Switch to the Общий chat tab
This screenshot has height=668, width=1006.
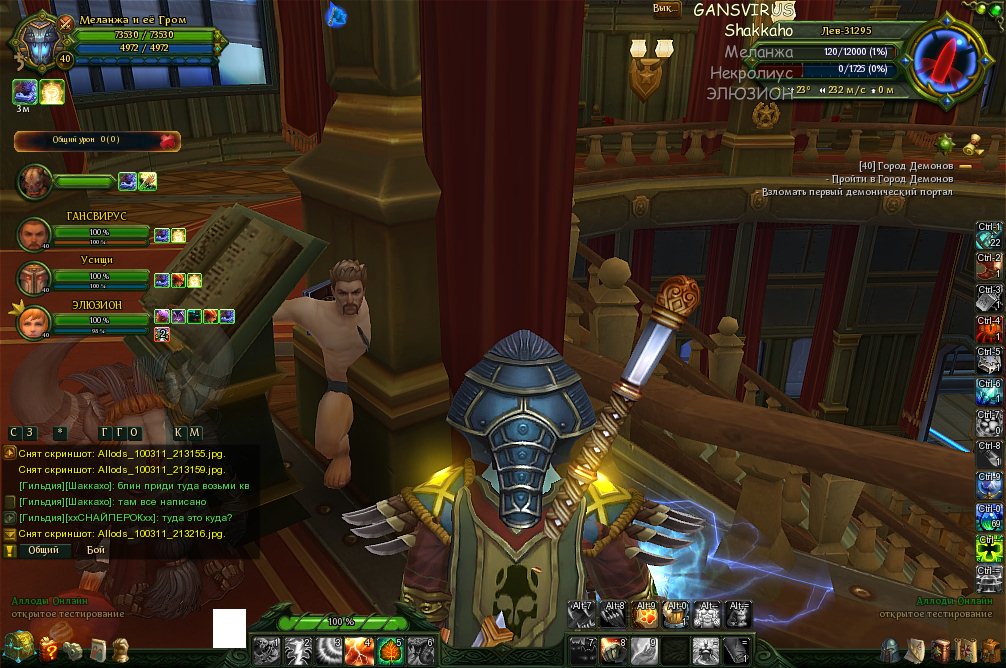[42, 550]
